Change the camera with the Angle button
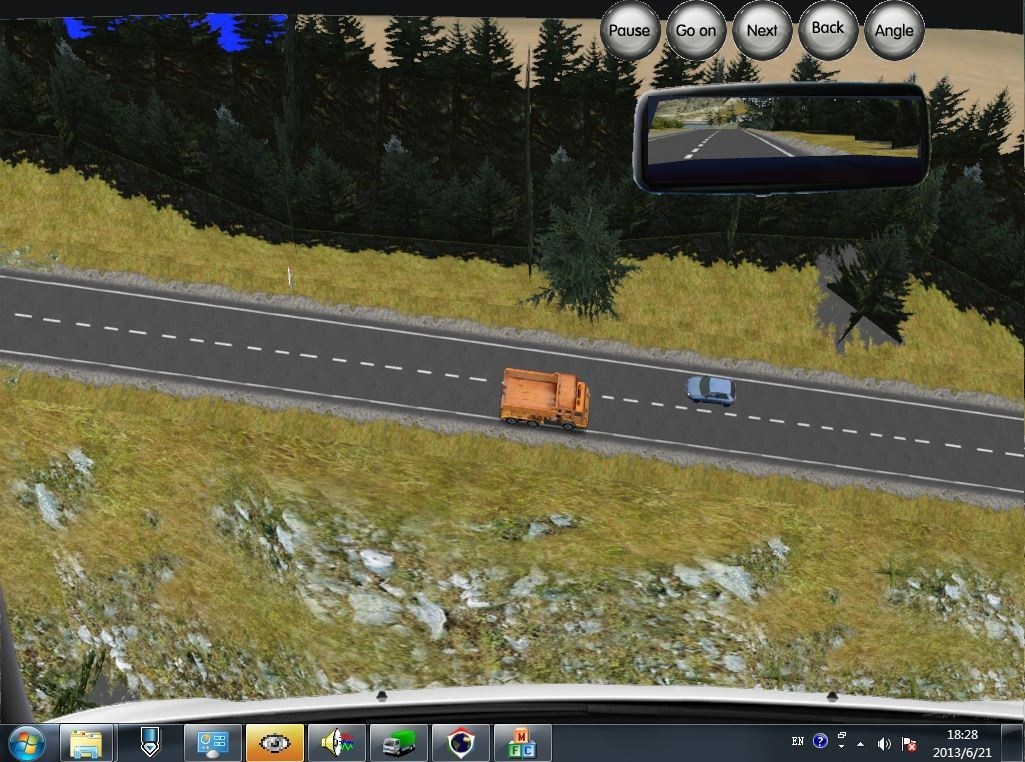Screen dimensions: 1025x762 click(894, 30)
